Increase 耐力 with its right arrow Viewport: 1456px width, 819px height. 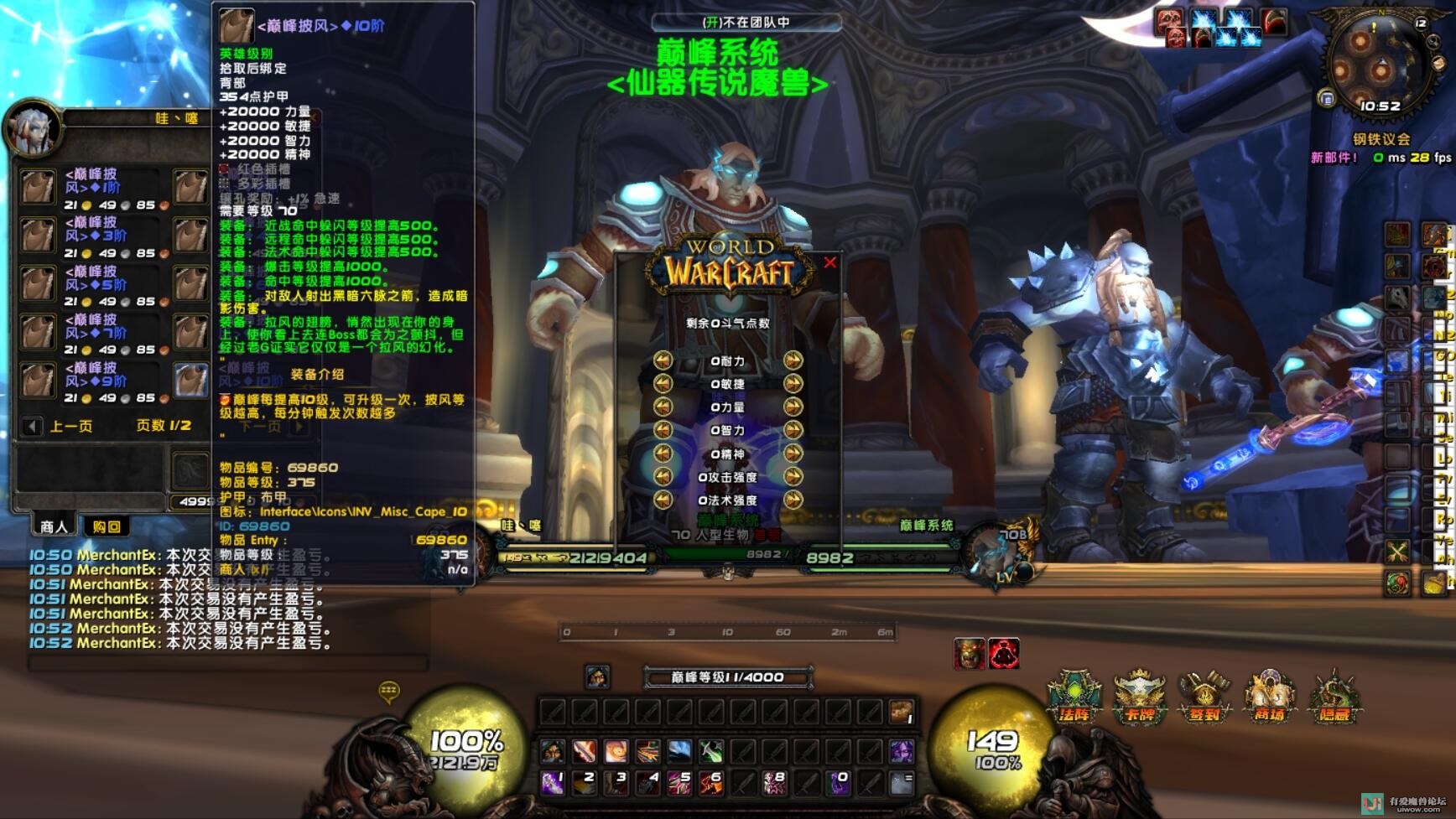[793, 360]
